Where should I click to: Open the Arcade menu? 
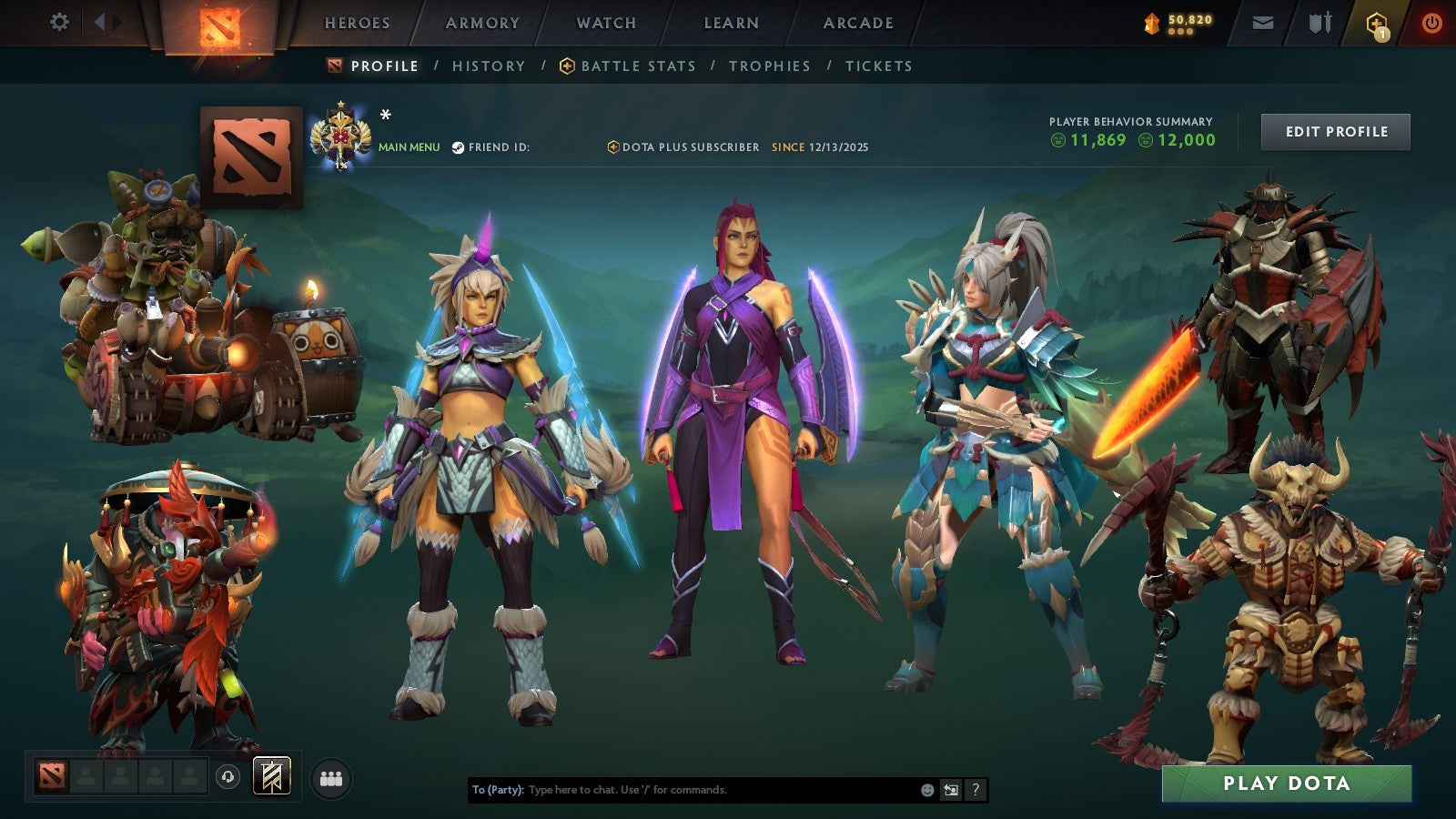pyautogui.click(x=857, y=23)
